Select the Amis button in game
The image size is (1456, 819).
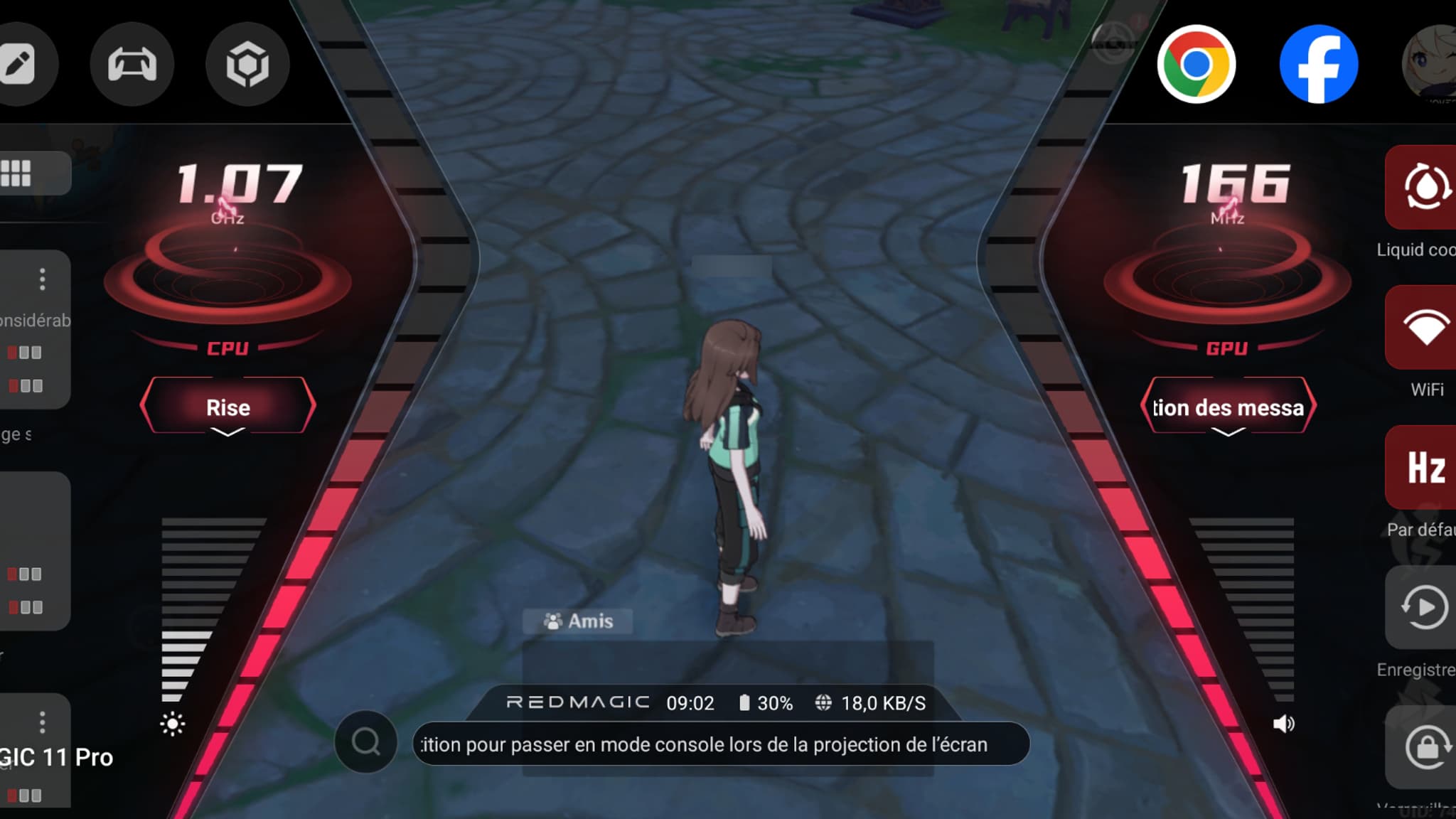(x=577, y=621)
